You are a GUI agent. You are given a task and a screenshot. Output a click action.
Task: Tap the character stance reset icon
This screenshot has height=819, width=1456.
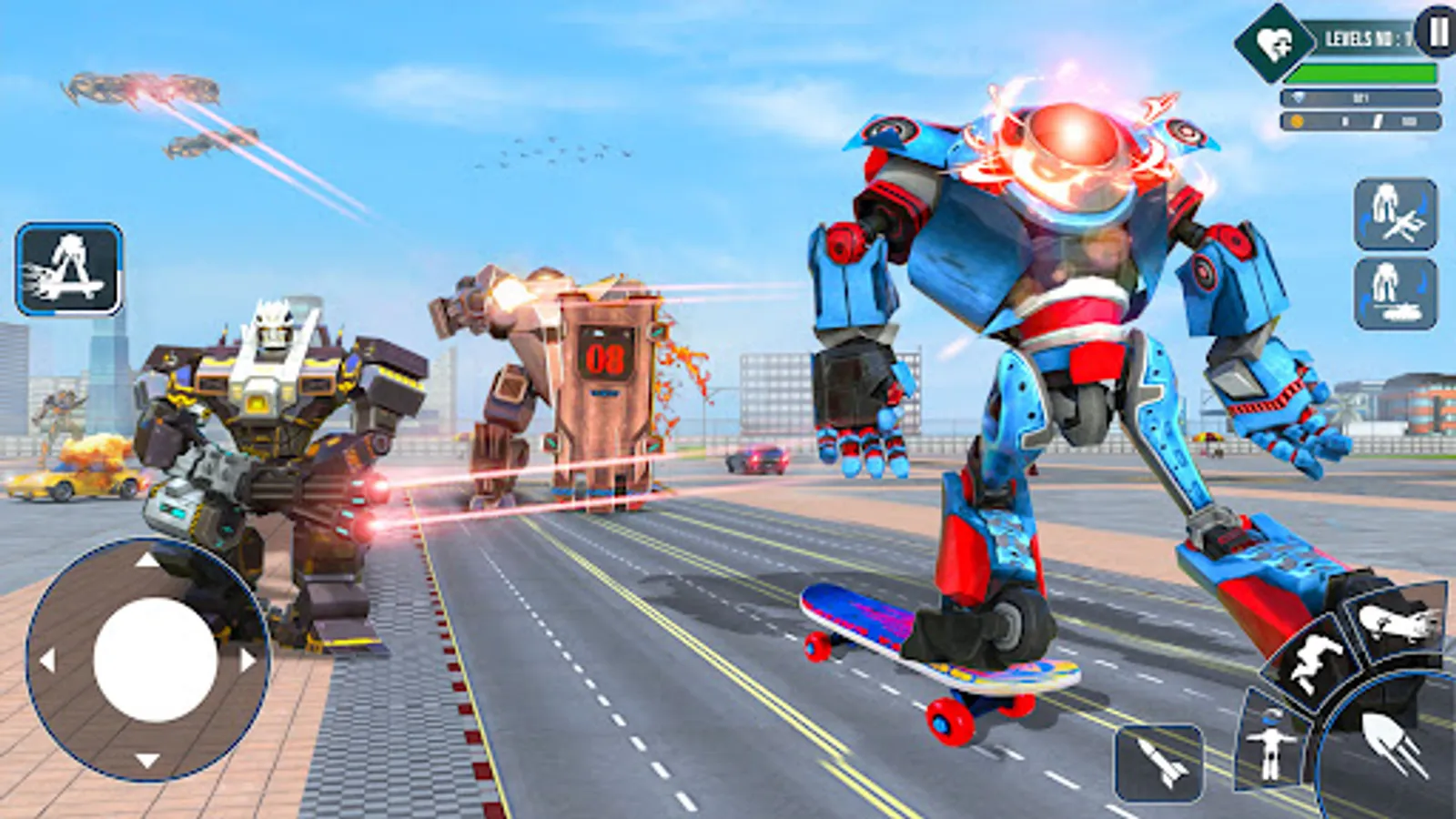coord(1270,746)
